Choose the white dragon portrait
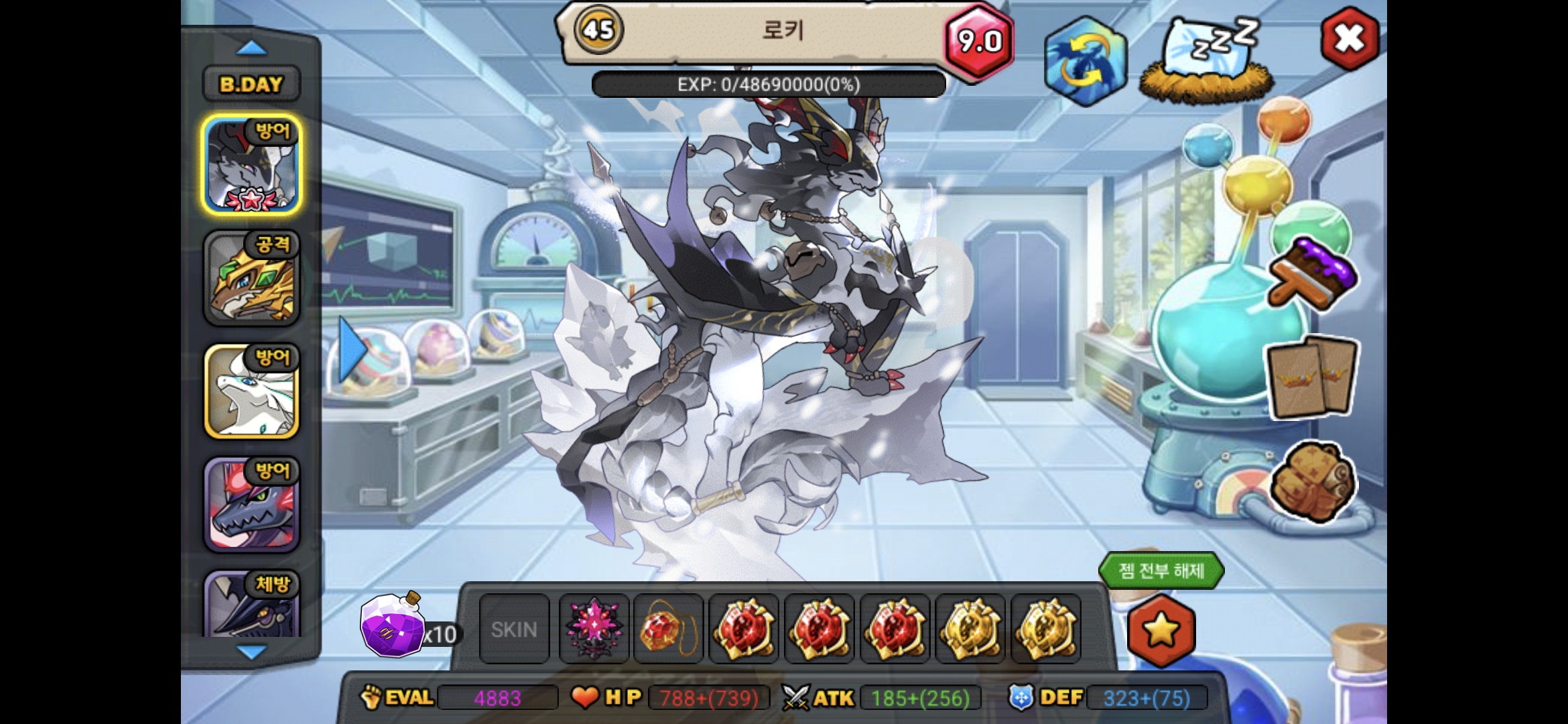 pyautogui.click(x=251, y=391)
